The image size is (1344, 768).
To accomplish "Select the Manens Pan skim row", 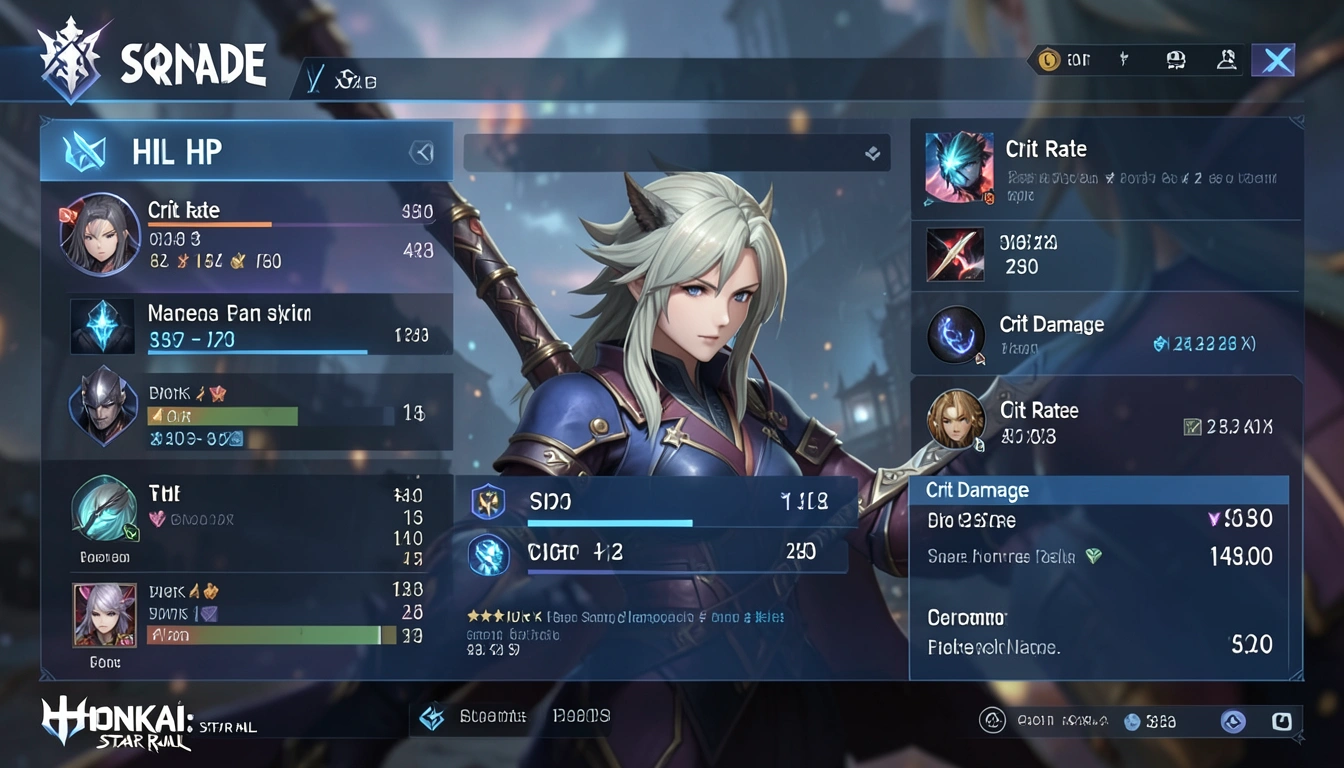I will coord(260,326).
